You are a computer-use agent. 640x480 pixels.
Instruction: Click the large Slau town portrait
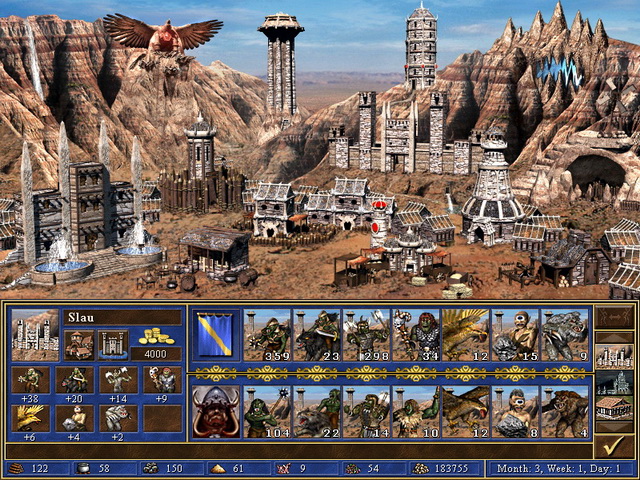(x=35, y=334)
